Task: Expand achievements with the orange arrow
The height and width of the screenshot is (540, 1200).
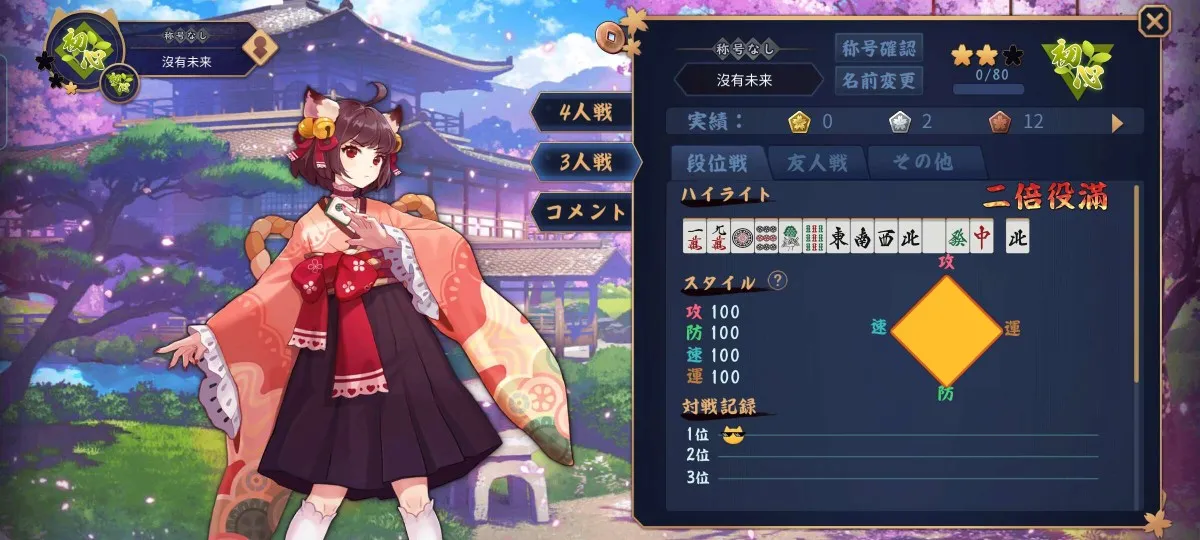Action: [1118, 123]
